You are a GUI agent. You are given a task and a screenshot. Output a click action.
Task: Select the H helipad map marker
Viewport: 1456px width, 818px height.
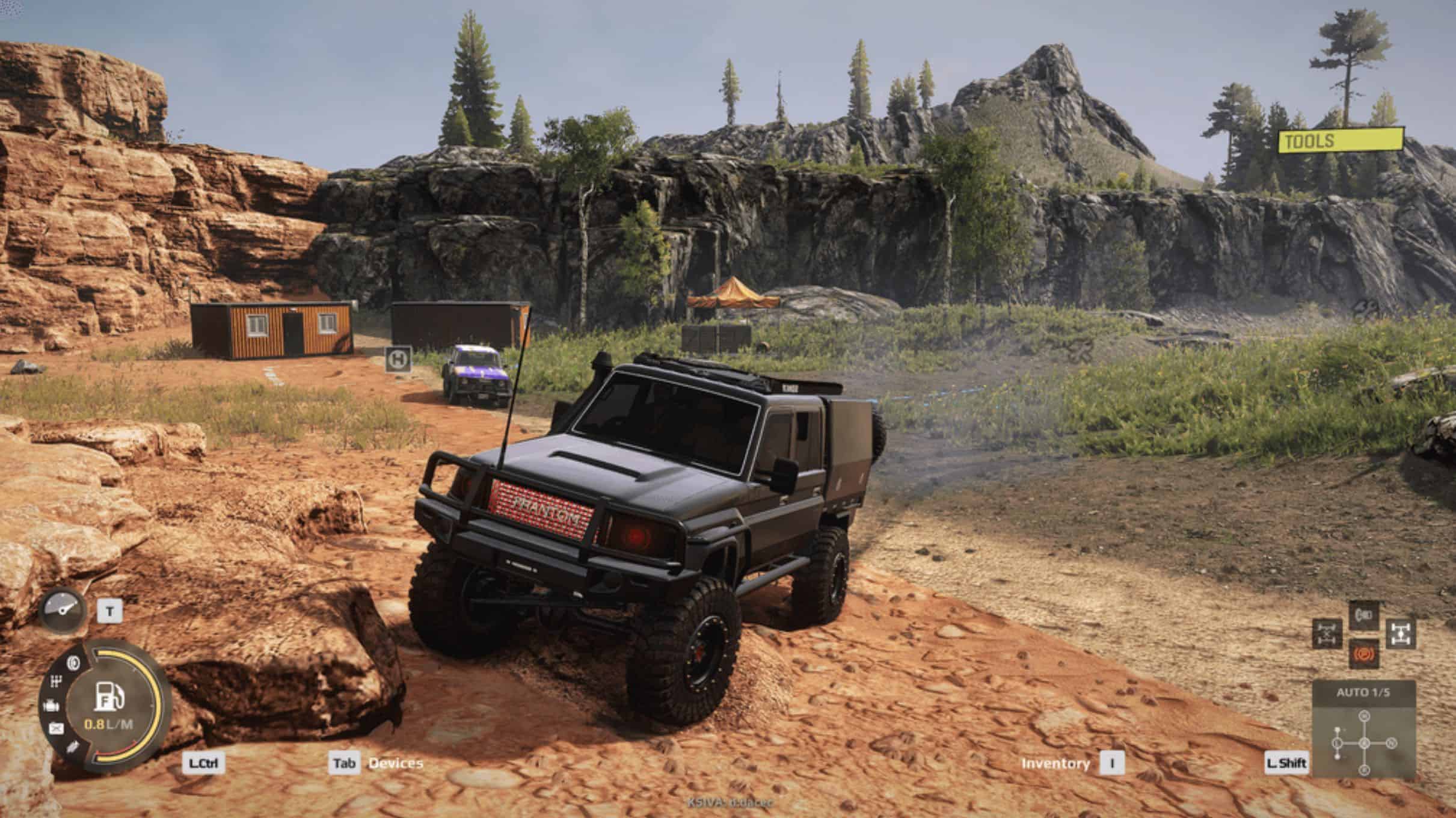398,359
